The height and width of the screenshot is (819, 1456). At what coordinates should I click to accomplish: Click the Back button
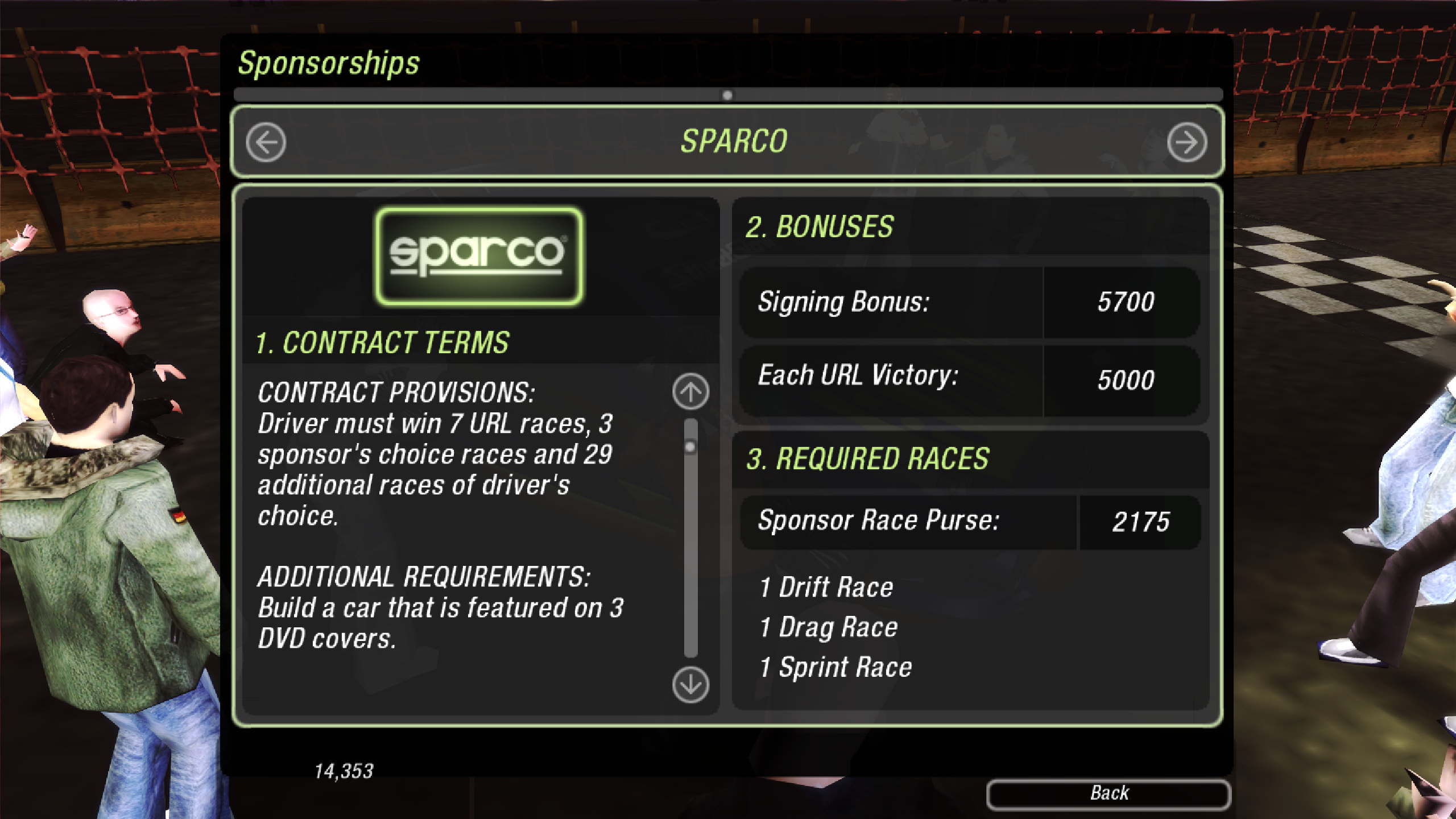point(1108,793)
